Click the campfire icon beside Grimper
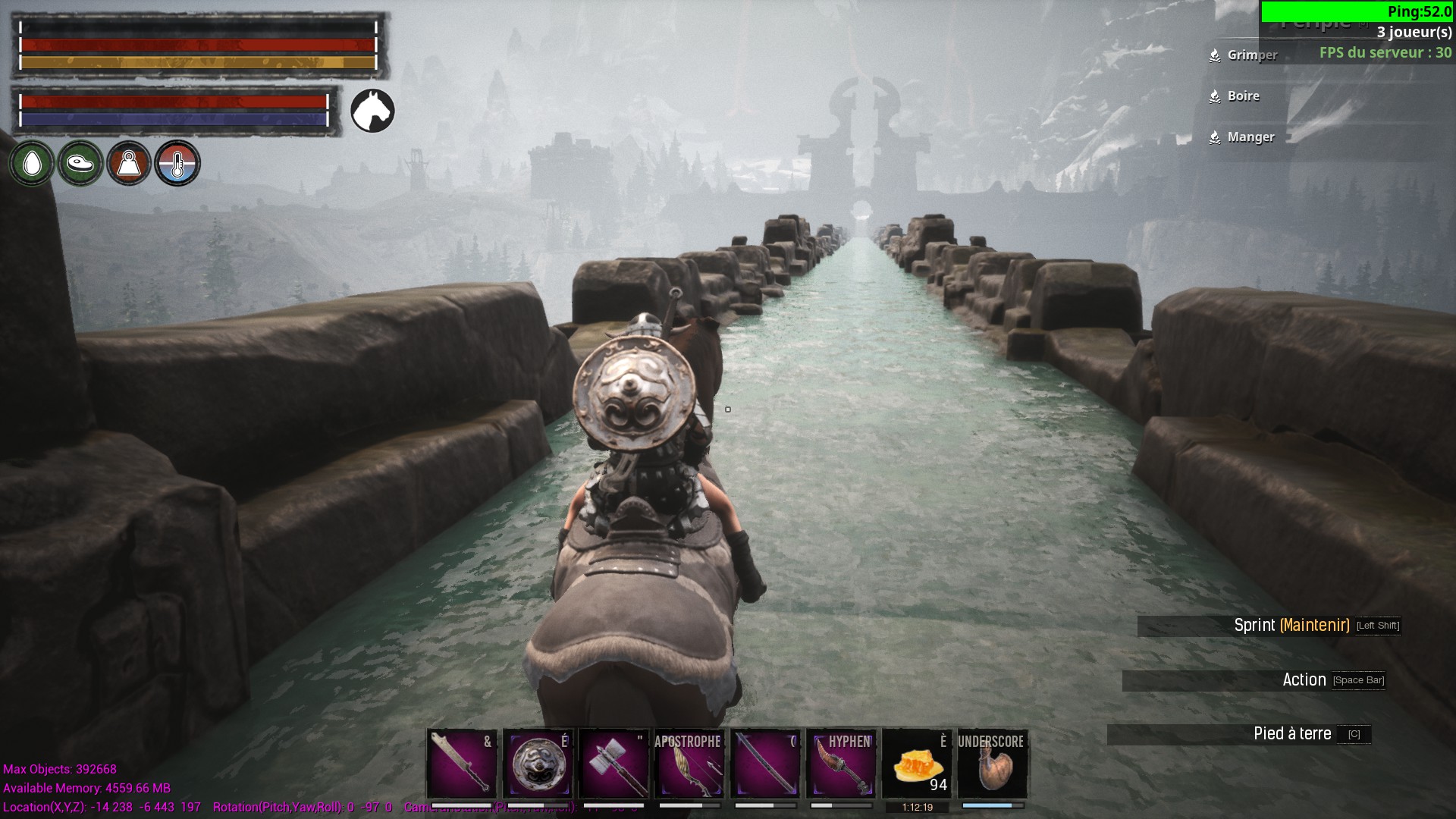Screen dimensions: 1456x819 tap(1214, 55)
